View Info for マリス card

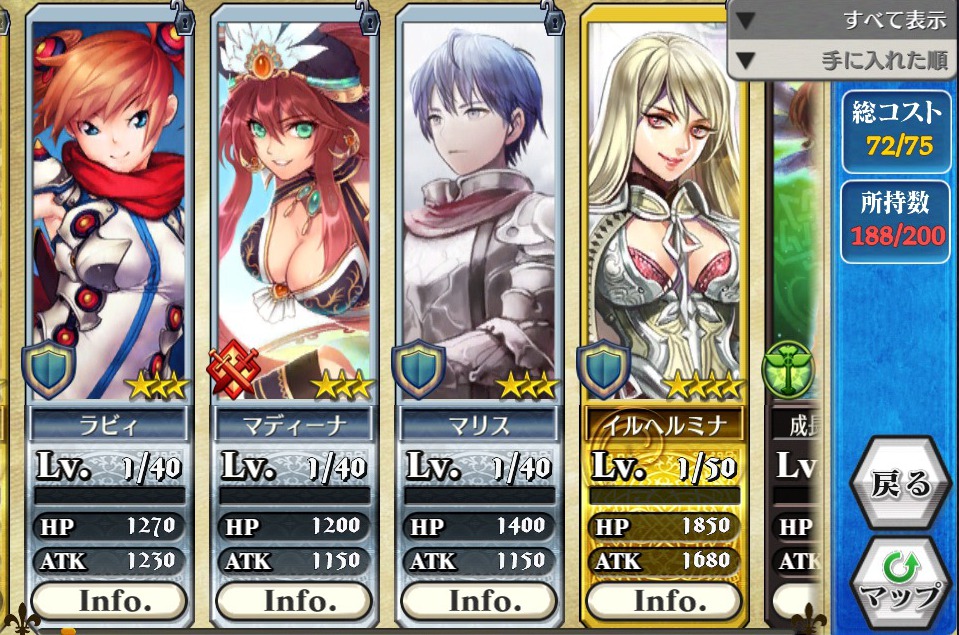[478, 600]
